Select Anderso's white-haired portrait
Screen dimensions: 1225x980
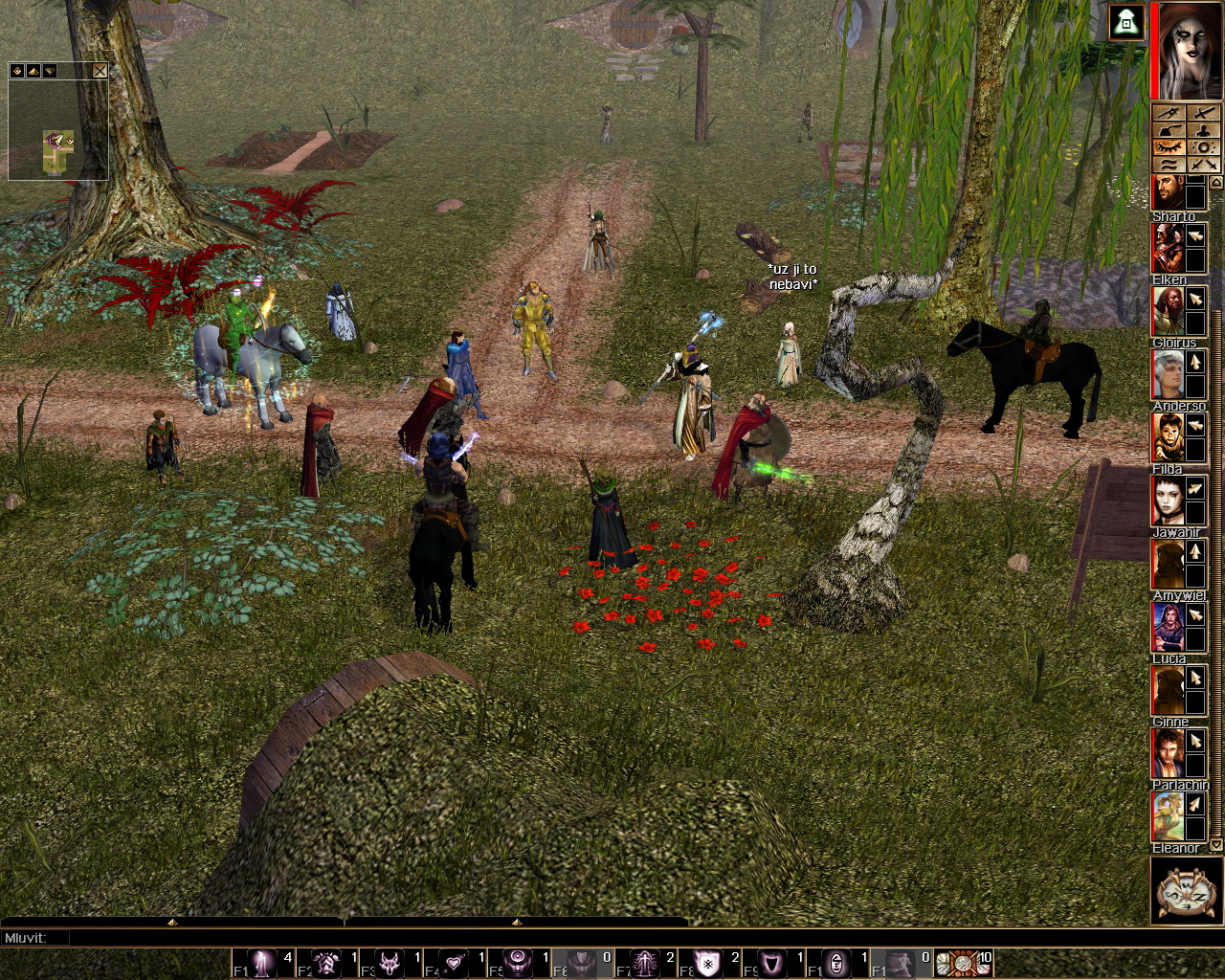click(x=1167, y=375)
